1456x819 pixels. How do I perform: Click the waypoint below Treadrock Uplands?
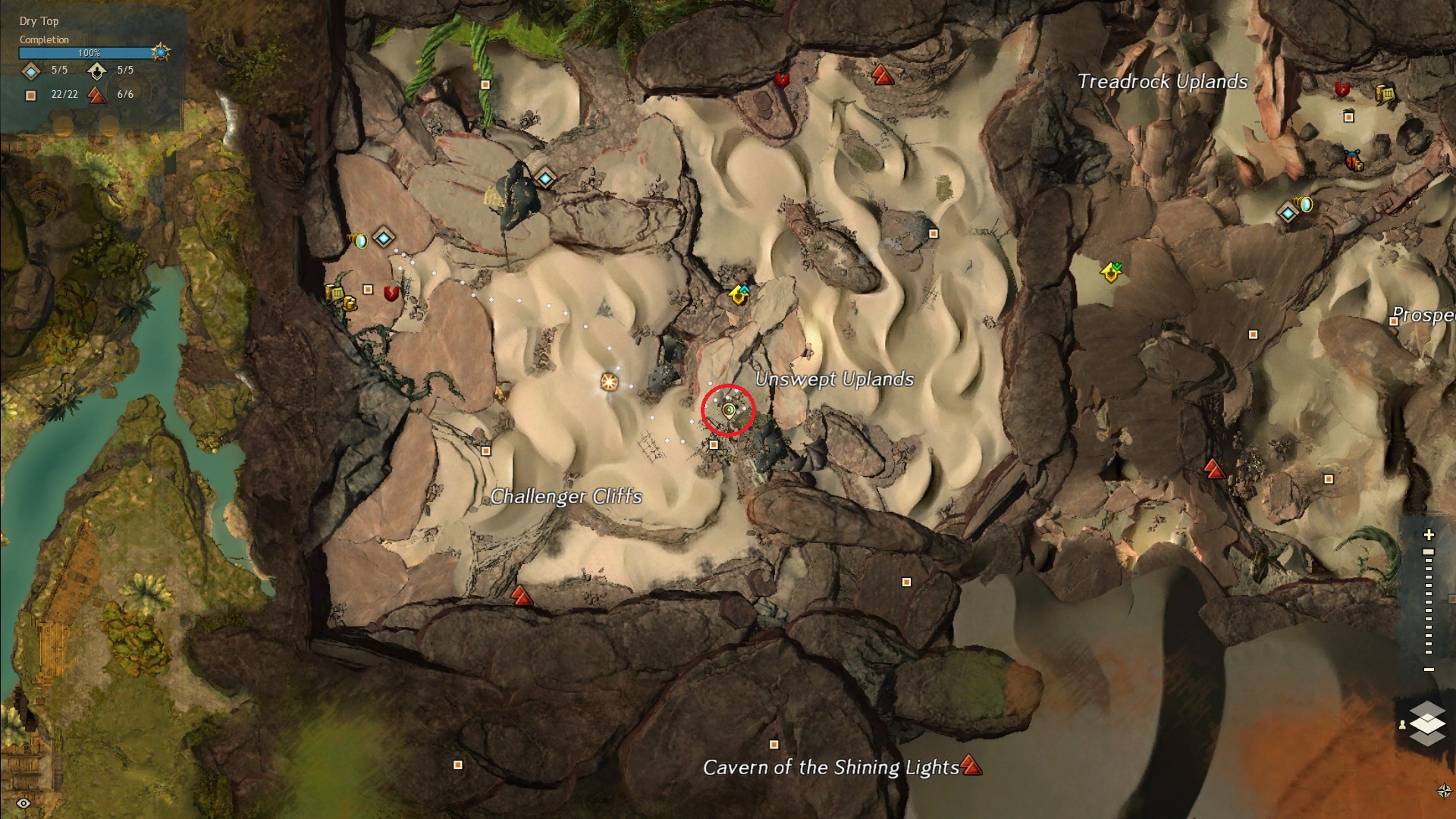click(x=1288, y=213)
